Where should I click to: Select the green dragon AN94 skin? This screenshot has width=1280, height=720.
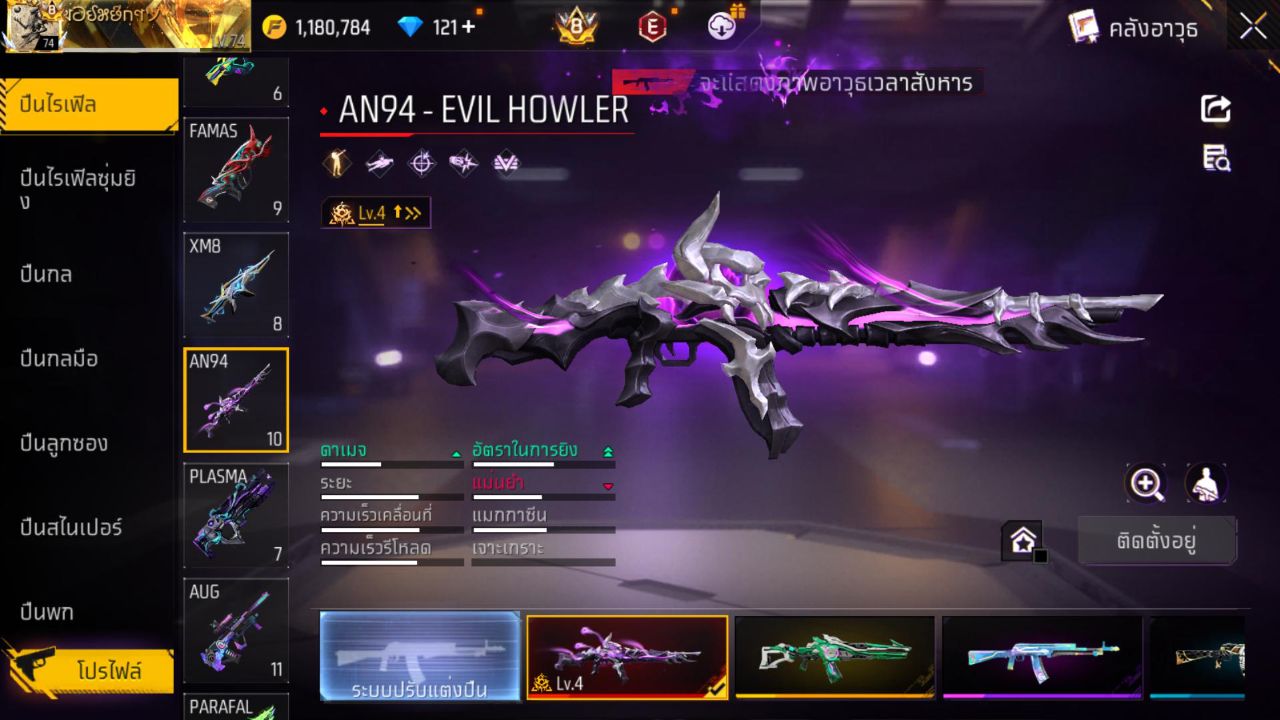click(834, 656)
